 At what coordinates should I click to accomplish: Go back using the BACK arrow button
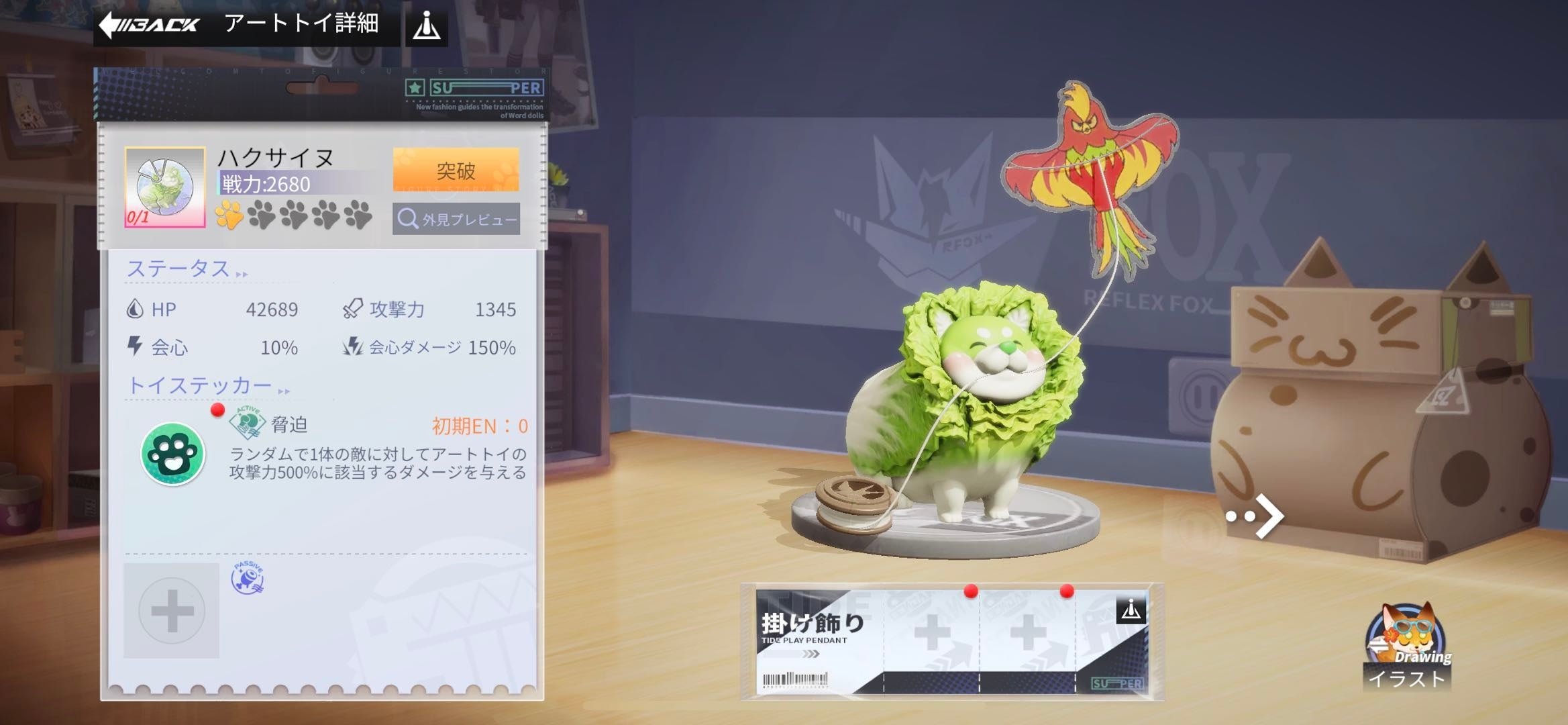149,25
